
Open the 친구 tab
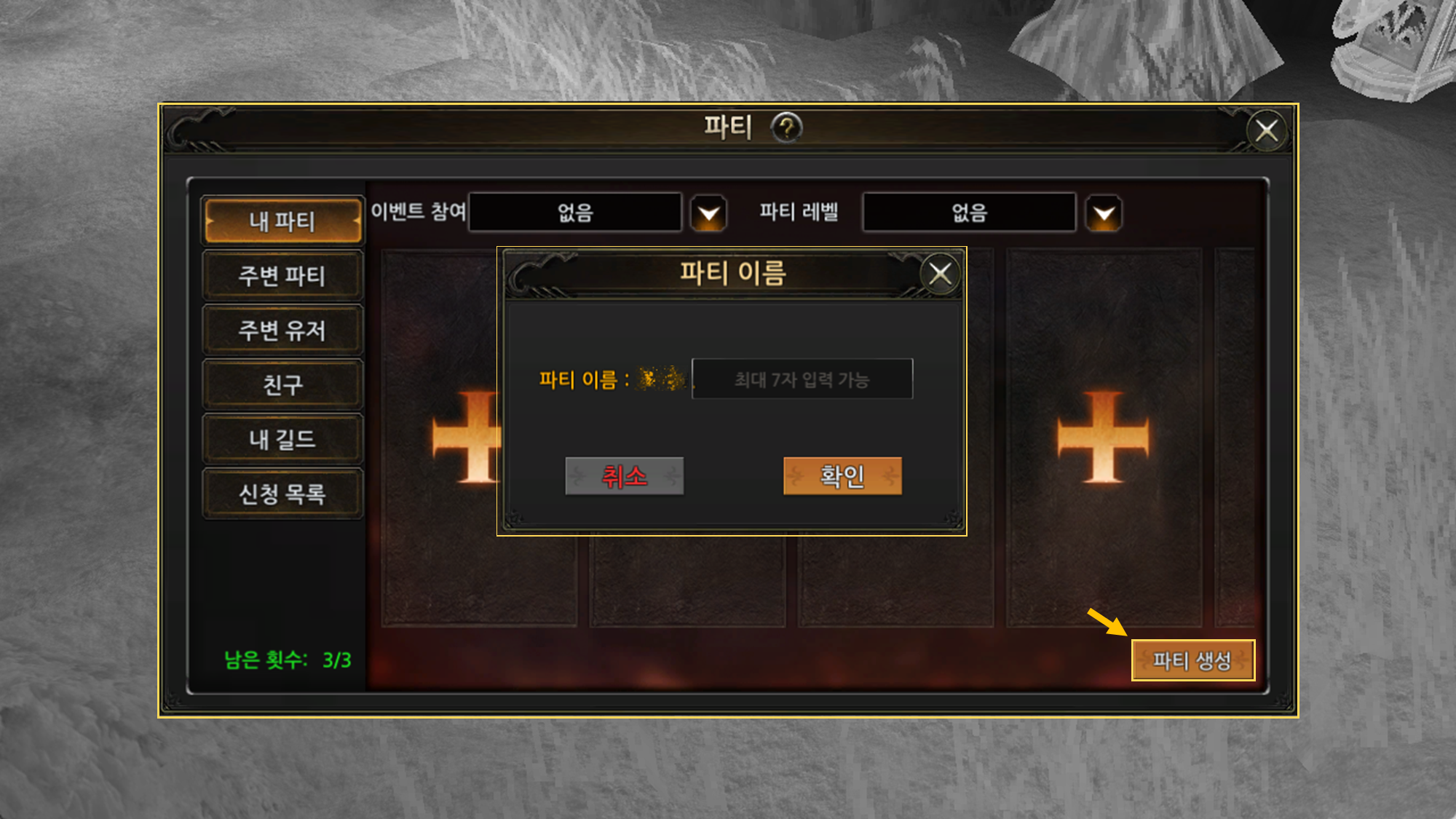tap(282, 384)
